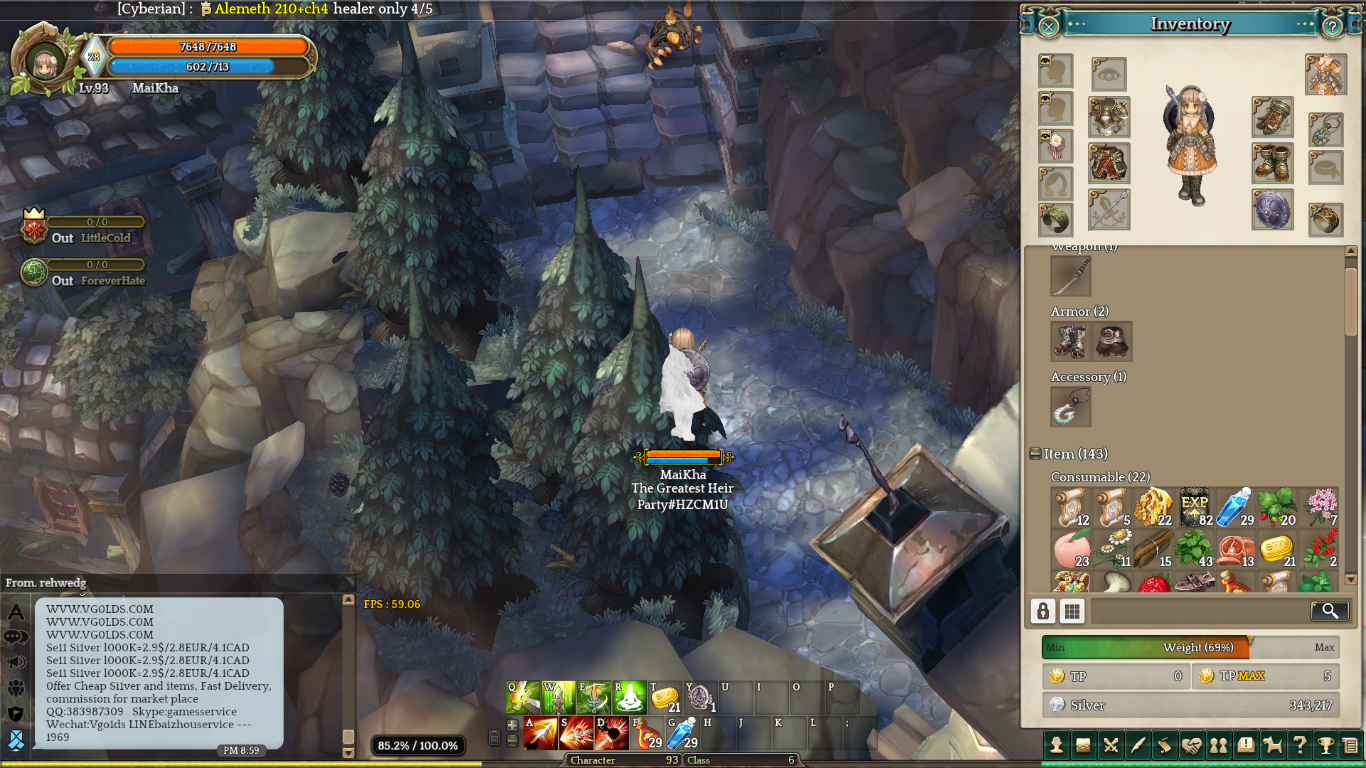1366x768 pixels.
Task: Click the inventory search magnifier button
Action: click(x=1328, y=611)
